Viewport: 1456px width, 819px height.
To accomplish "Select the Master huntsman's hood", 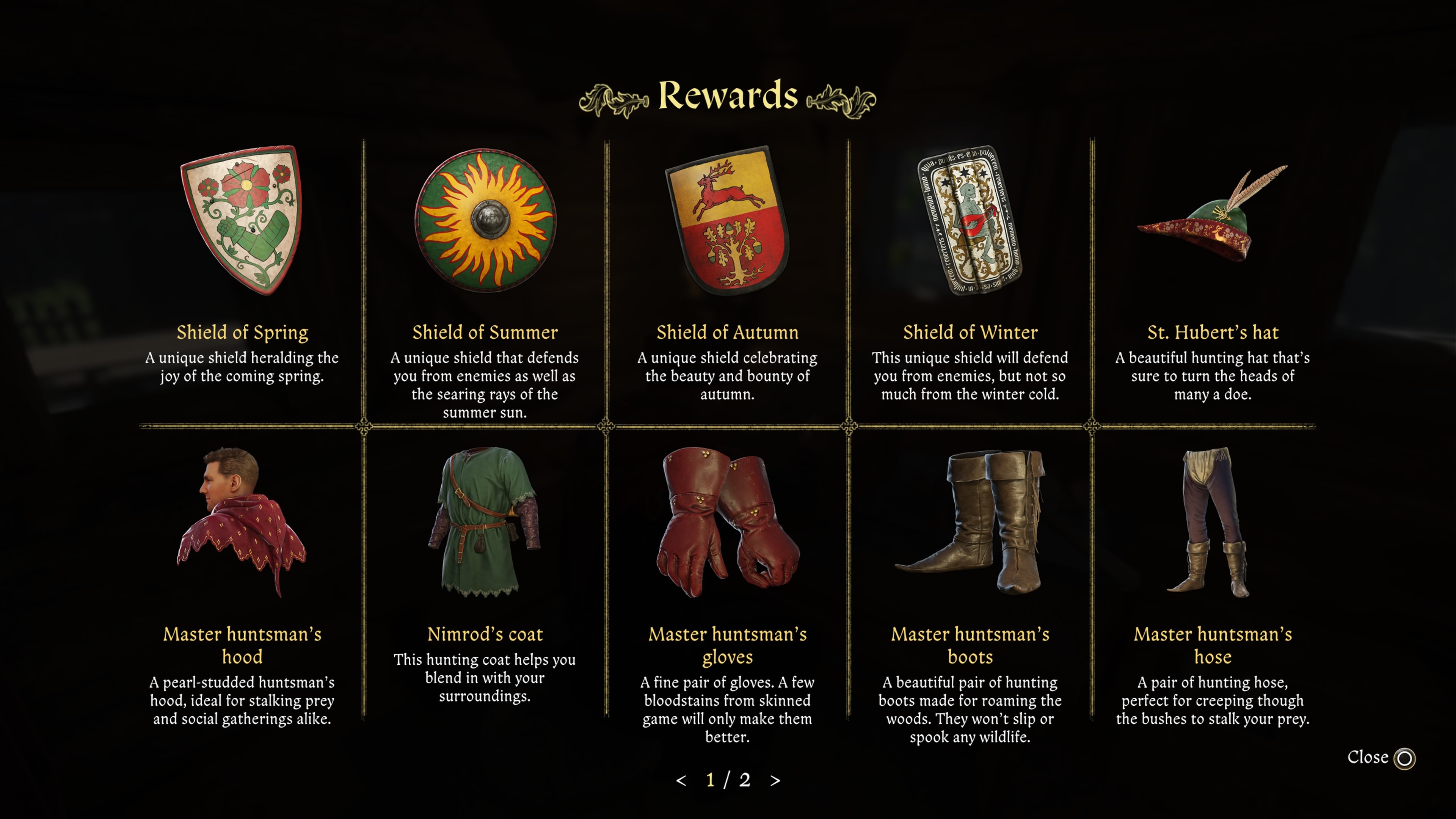I will pyautogui.click(x=242, y=523).
